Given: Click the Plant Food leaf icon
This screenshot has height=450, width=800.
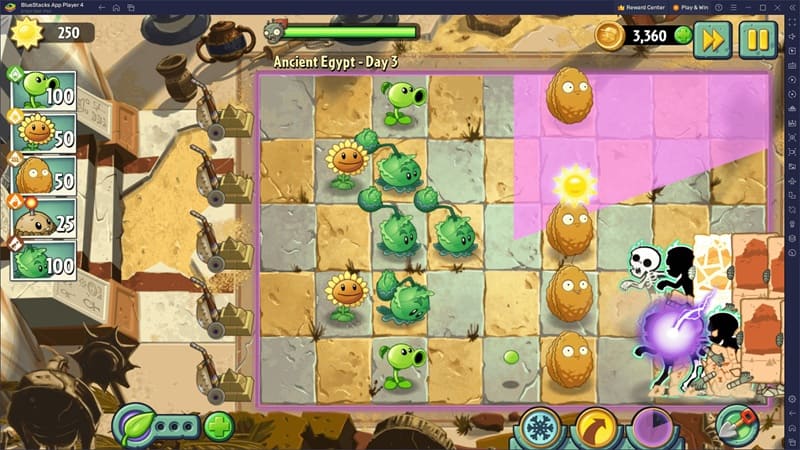Looking at the screenshot, I should (x=134, y=425).
